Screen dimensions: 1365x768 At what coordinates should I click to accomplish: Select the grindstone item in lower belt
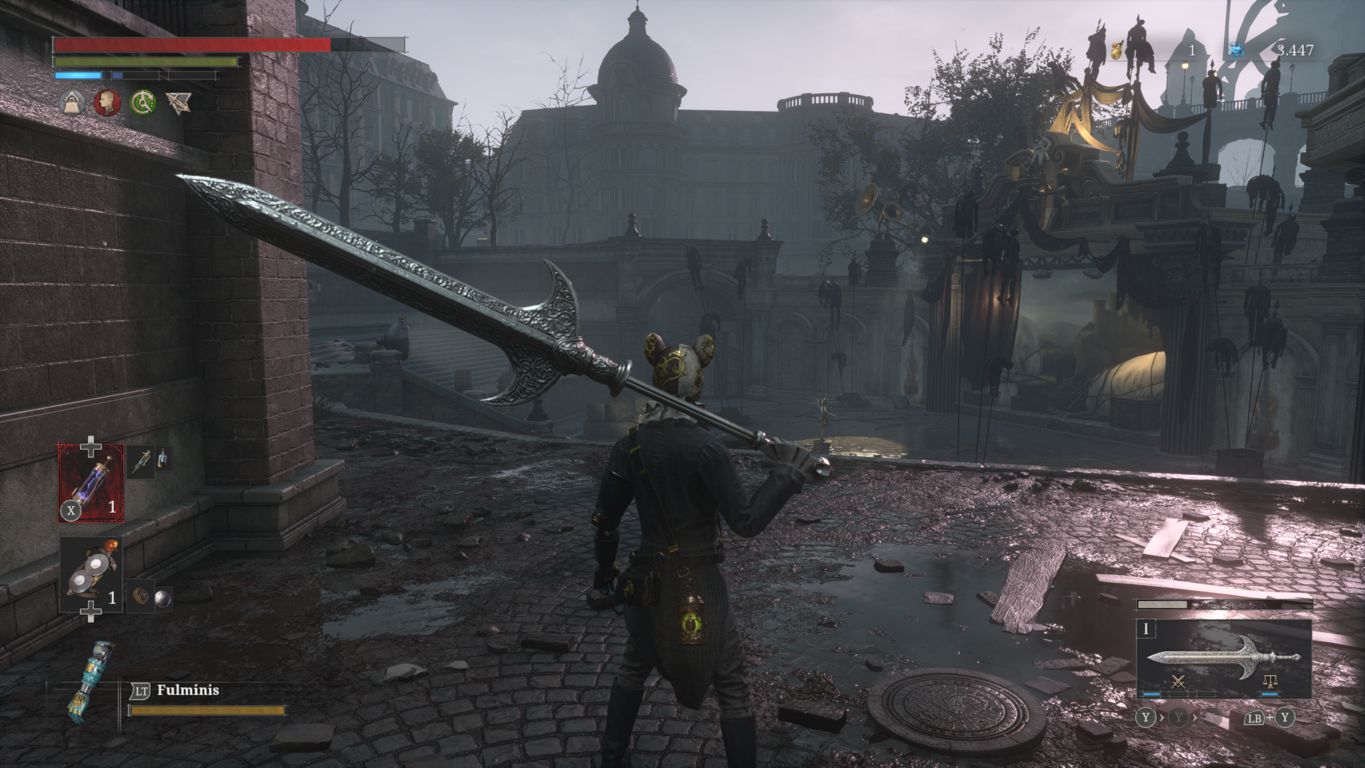pos(91,572)
